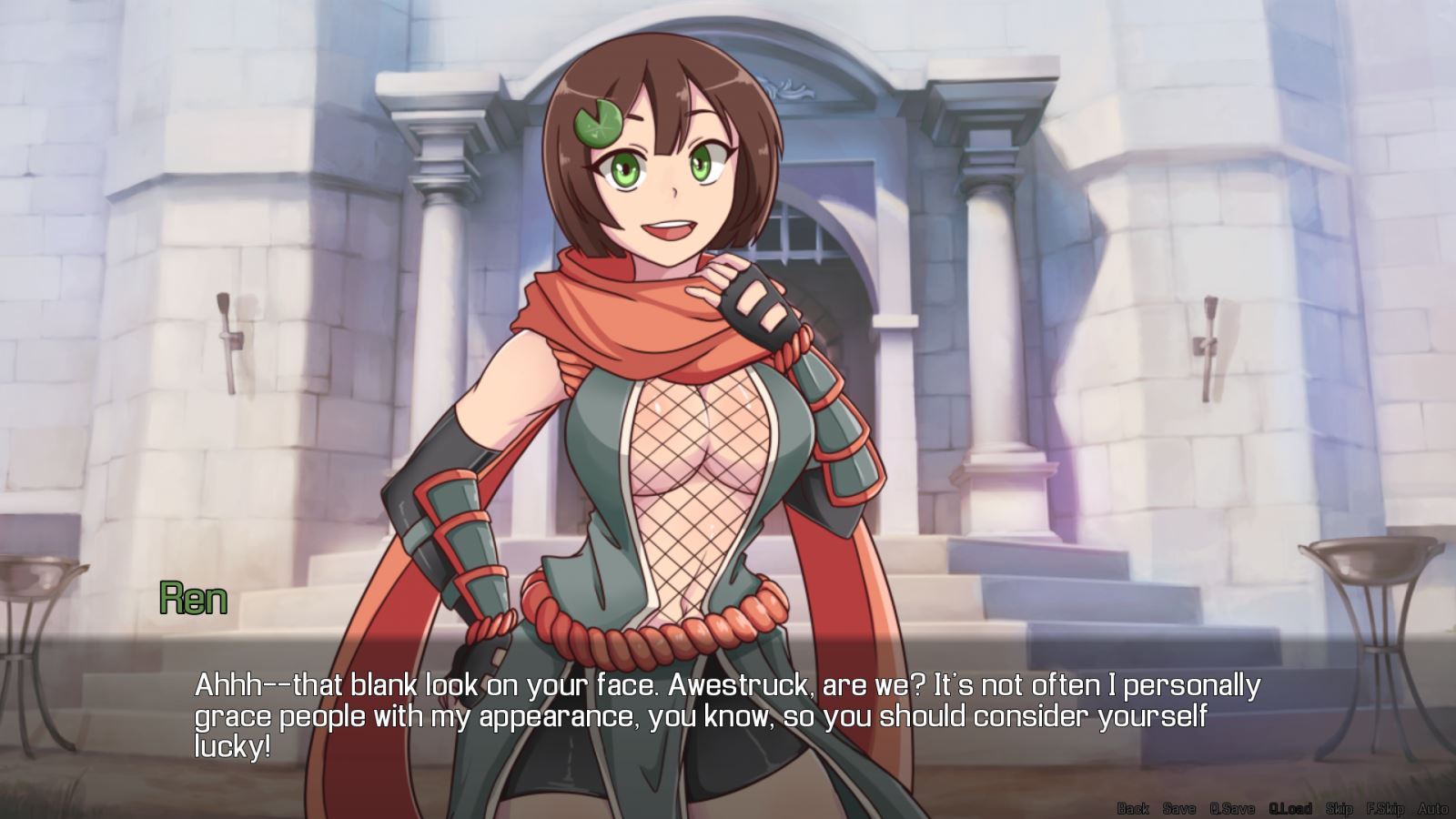The image size is (1456, 819).
Task: Advance Ren's dialogue text box
Action: 728,715
